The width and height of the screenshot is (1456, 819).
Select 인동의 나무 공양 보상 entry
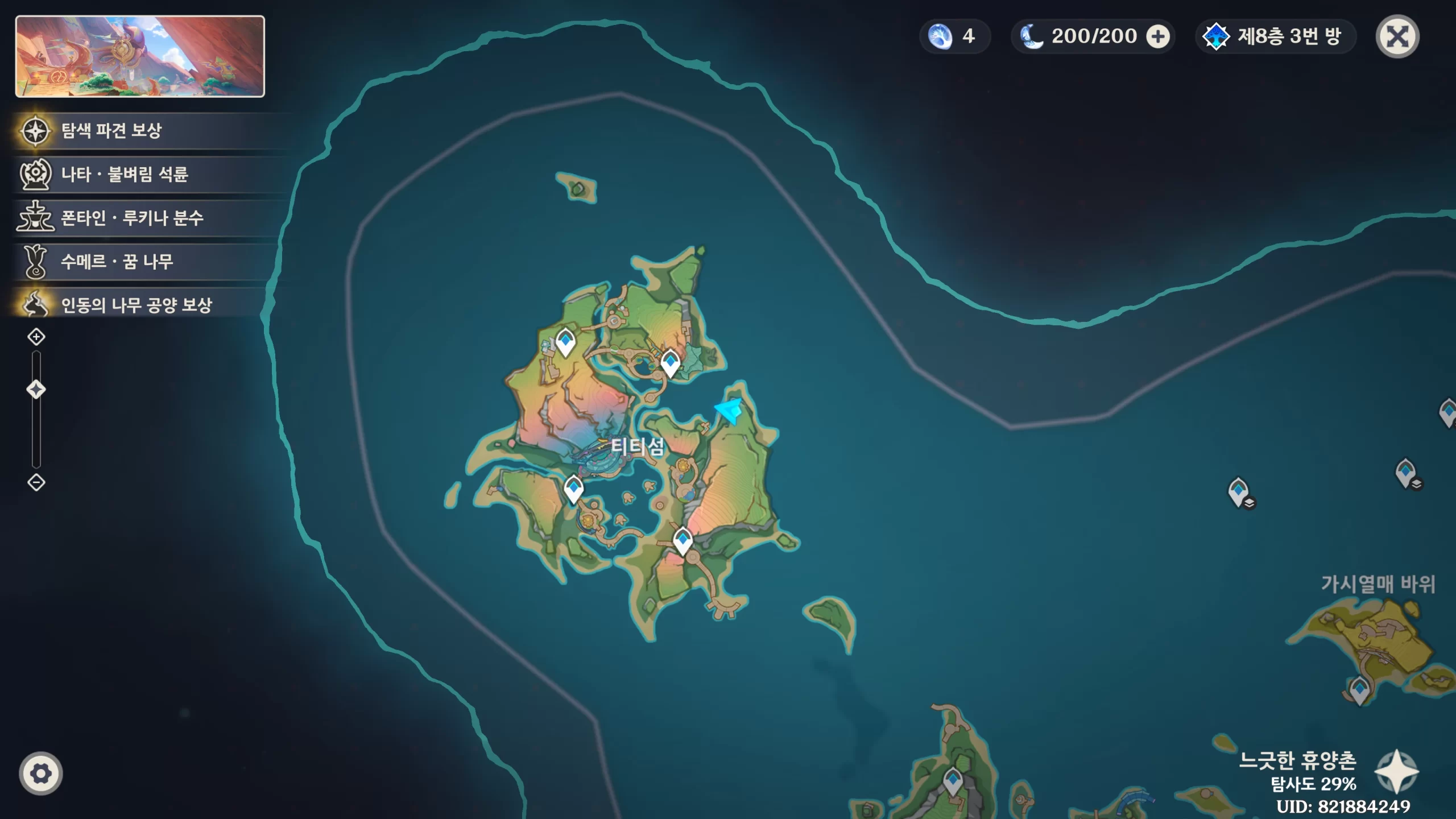(x=136, y=305)
